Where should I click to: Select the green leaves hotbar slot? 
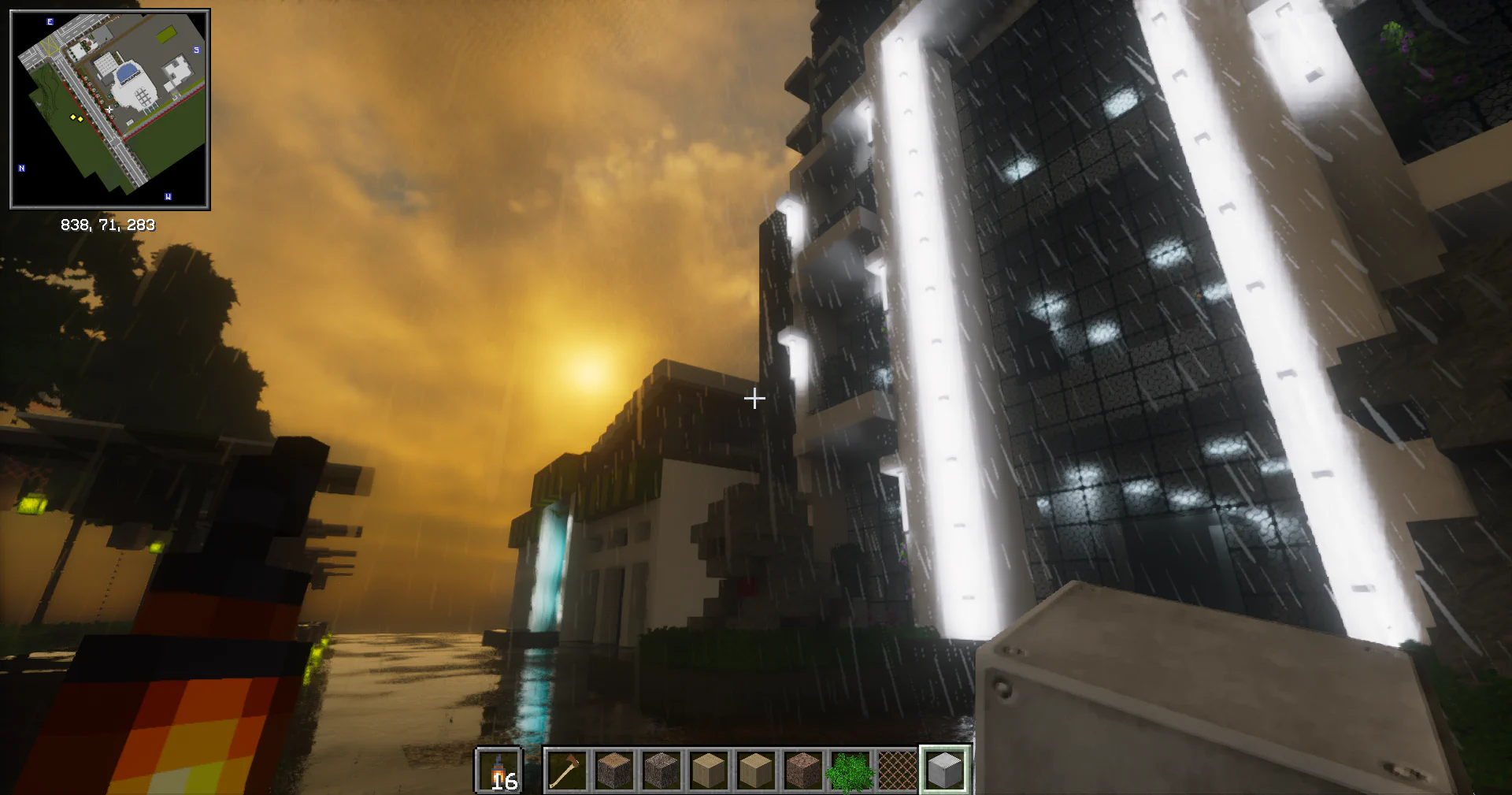coord(850,770)
